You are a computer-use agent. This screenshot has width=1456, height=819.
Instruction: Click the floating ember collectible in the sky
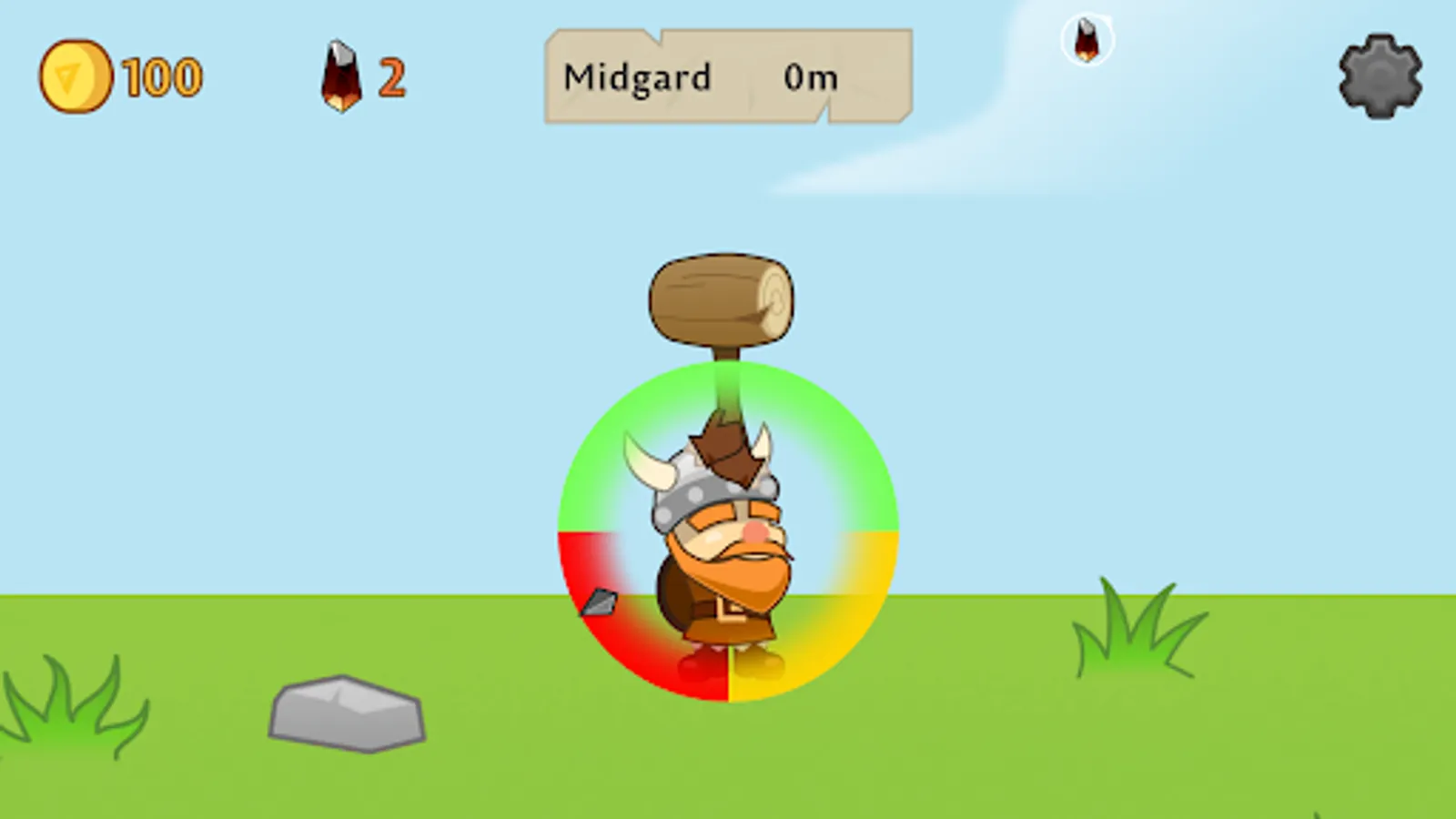pos(1088,41)
